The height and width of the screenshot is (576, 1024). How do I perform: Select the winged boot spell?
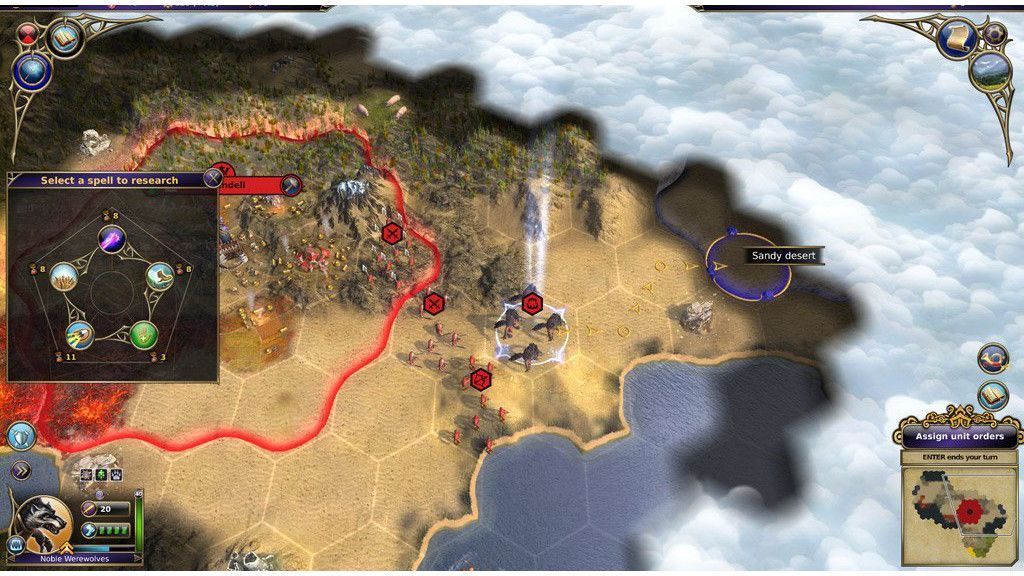tap(160, 276)
